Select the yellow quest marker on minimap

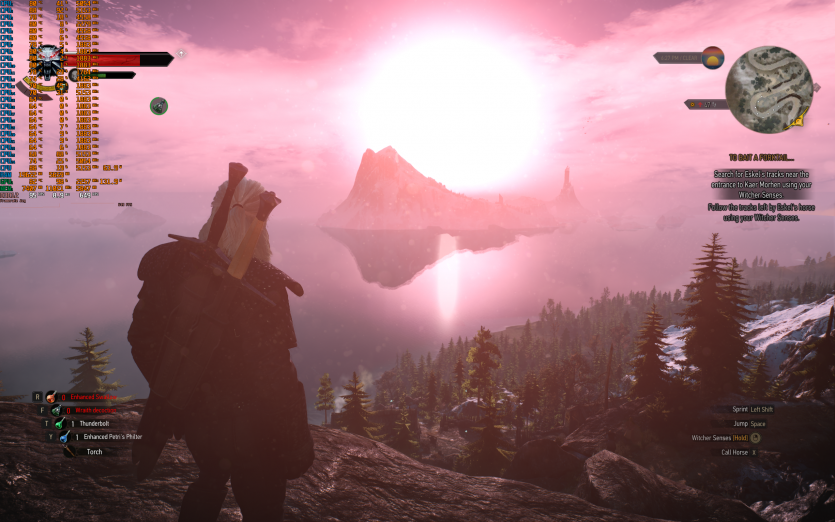point(797,121)
